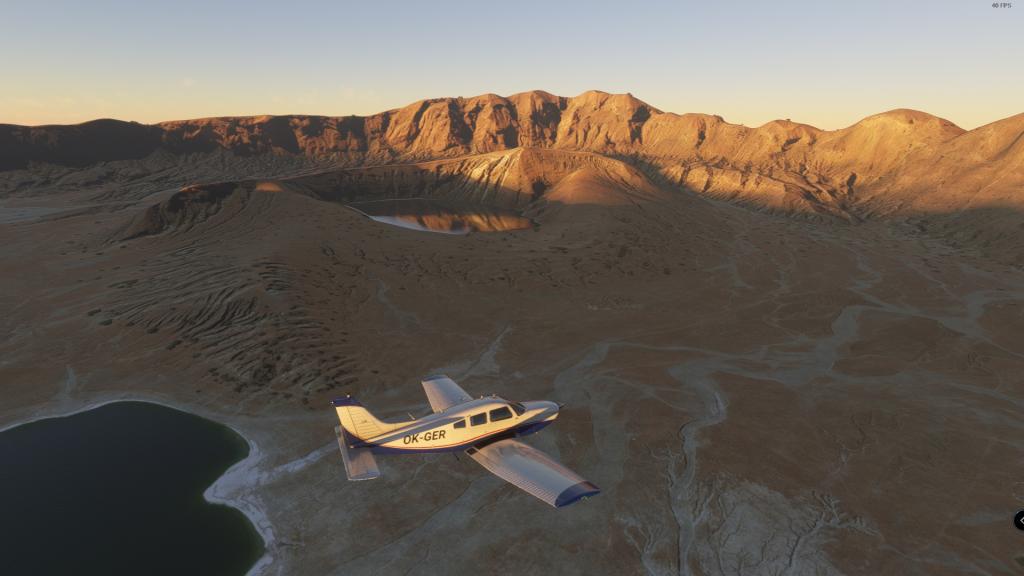The height and width of the screenshot is (576, 1024).
Task: Open the round arrow panel at right edge
Action: click(x=1019, y=520)
